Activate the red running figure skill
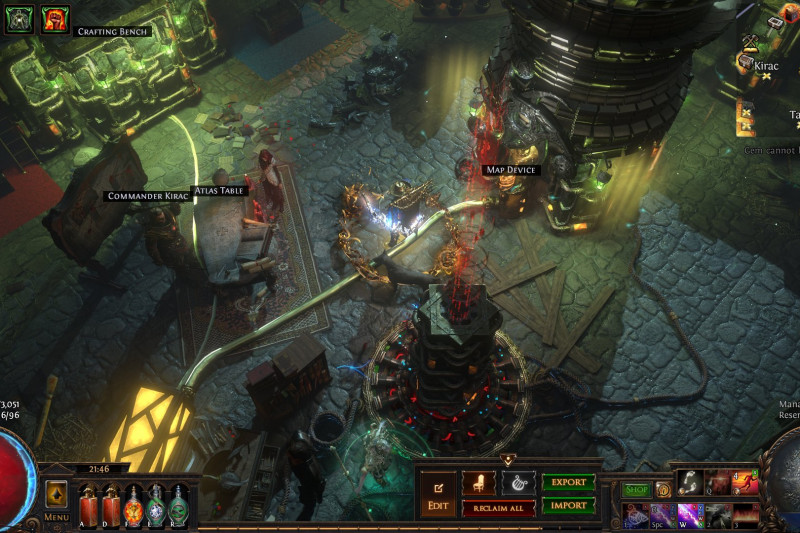The image size is (800, 533). coord(744,483)
